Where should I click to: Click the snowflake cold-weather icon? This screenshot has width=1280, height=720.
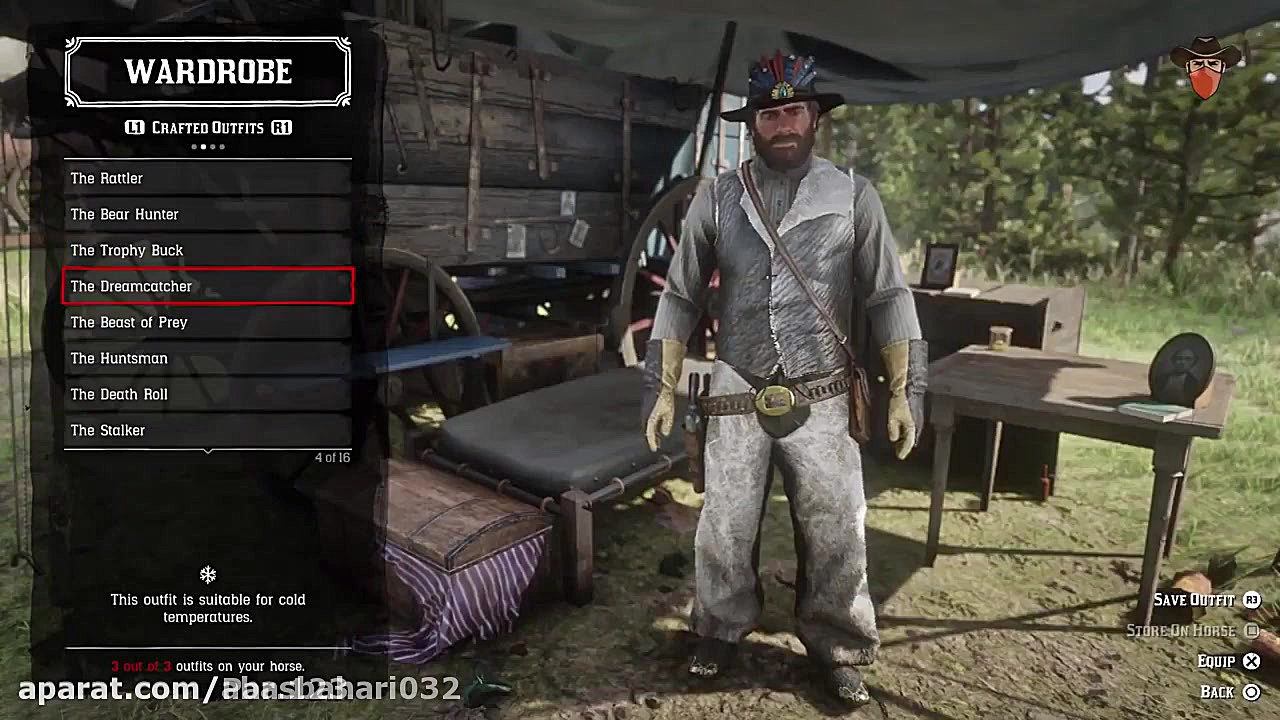pos(207,574)
